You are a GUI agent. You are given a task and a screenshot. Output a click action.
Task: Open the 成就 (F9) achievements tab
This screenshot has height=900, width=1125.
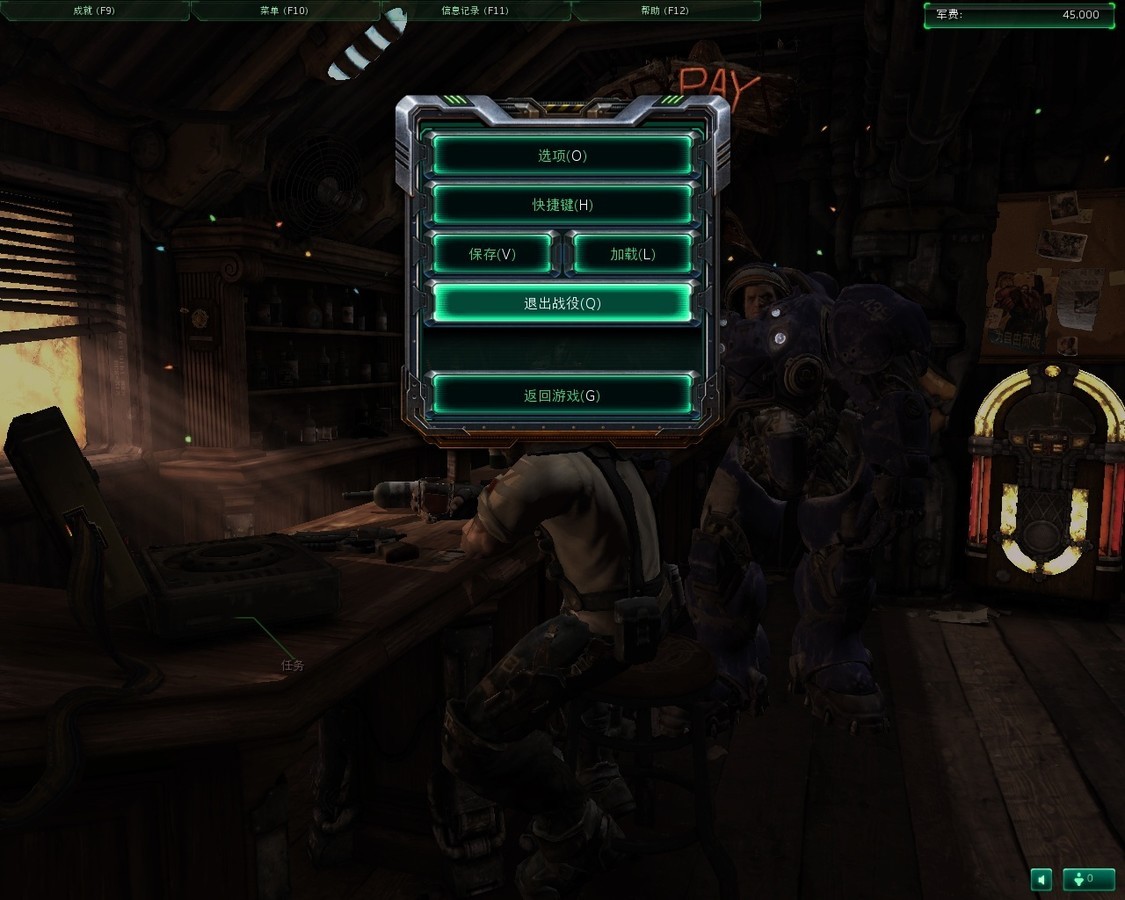95,11
